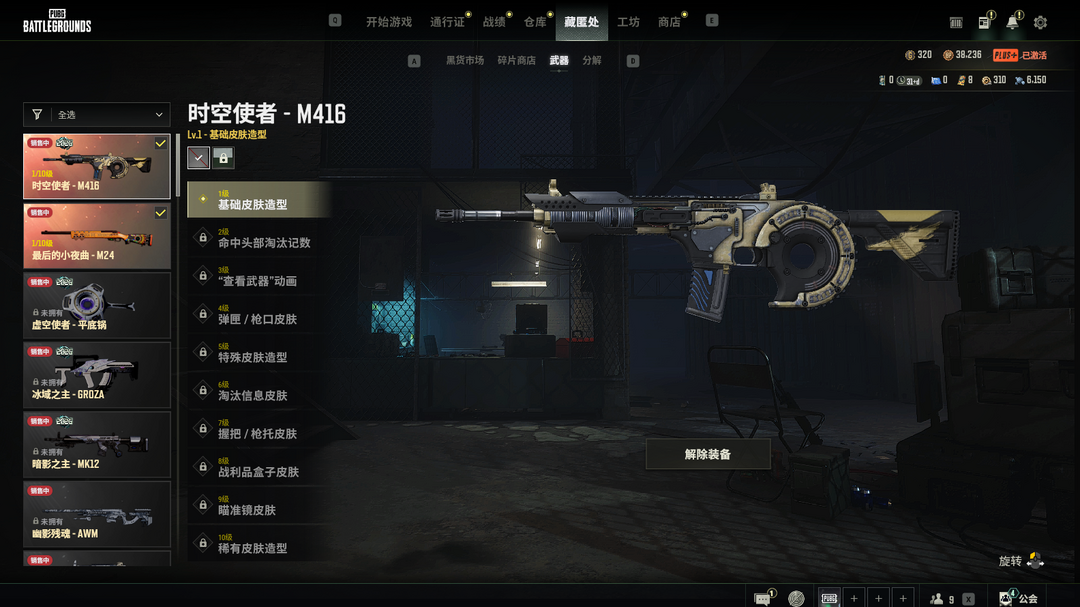Open the 开始游戏 (Start Game) tab
This screenshot has width=1080, height=607.
pyautogui.click(x=388, y=22)
